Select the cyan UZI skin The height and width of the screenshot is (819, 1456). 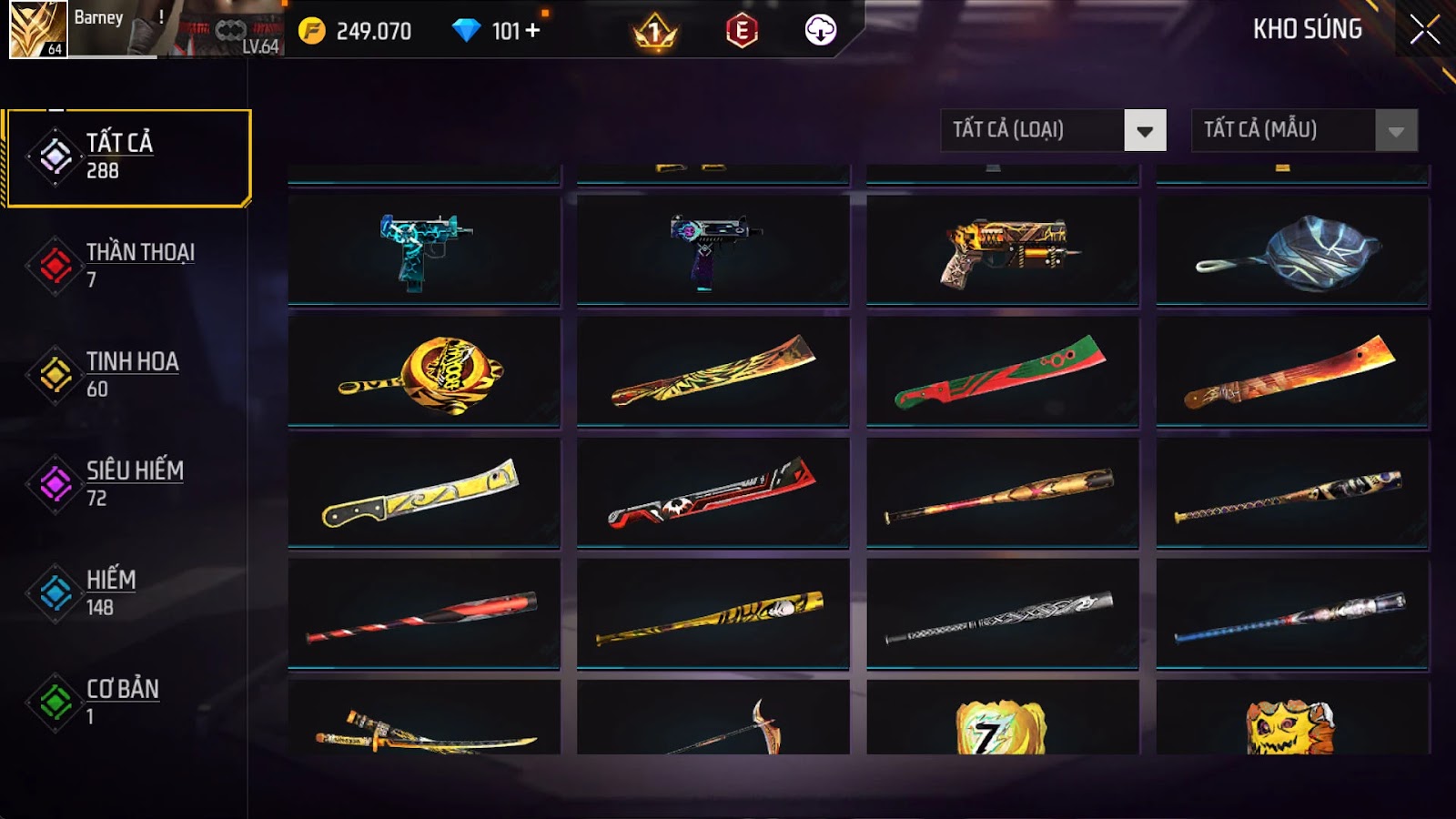[424, 248]
